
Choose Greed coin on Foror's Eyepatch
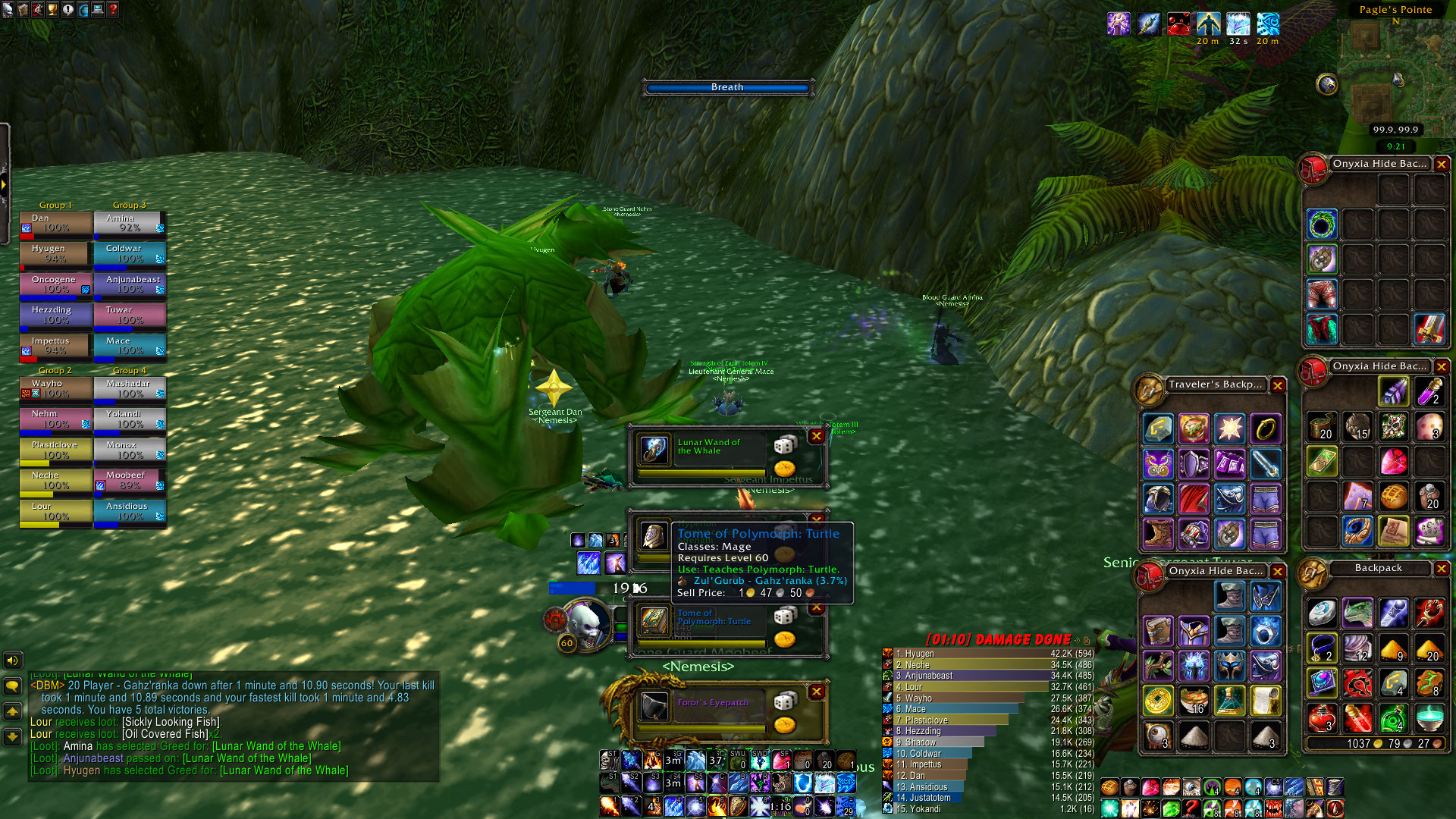(784, 725)
